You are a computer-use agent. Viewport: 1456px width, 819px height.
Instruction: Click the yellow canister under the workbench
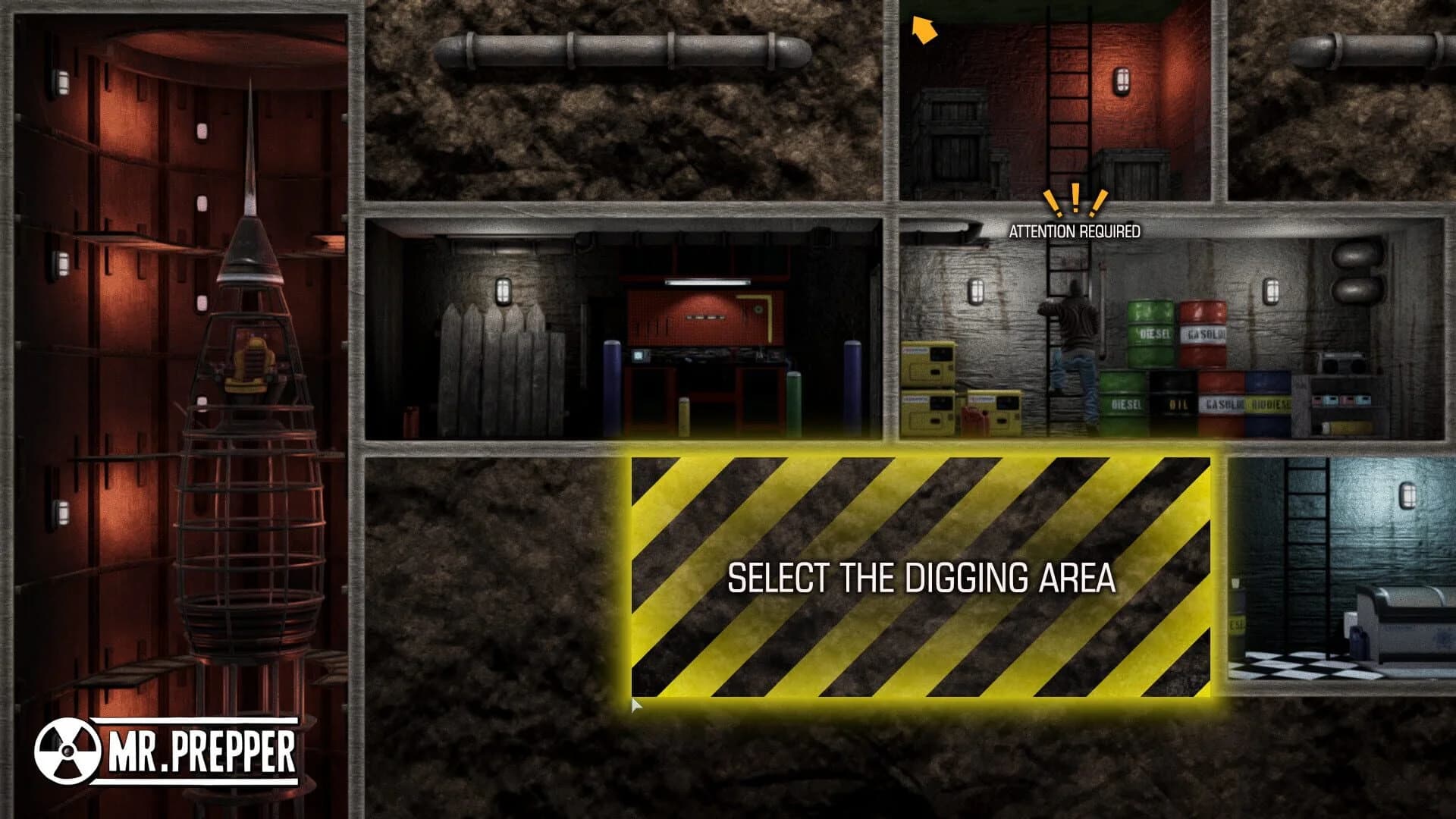tap(683, 416)
